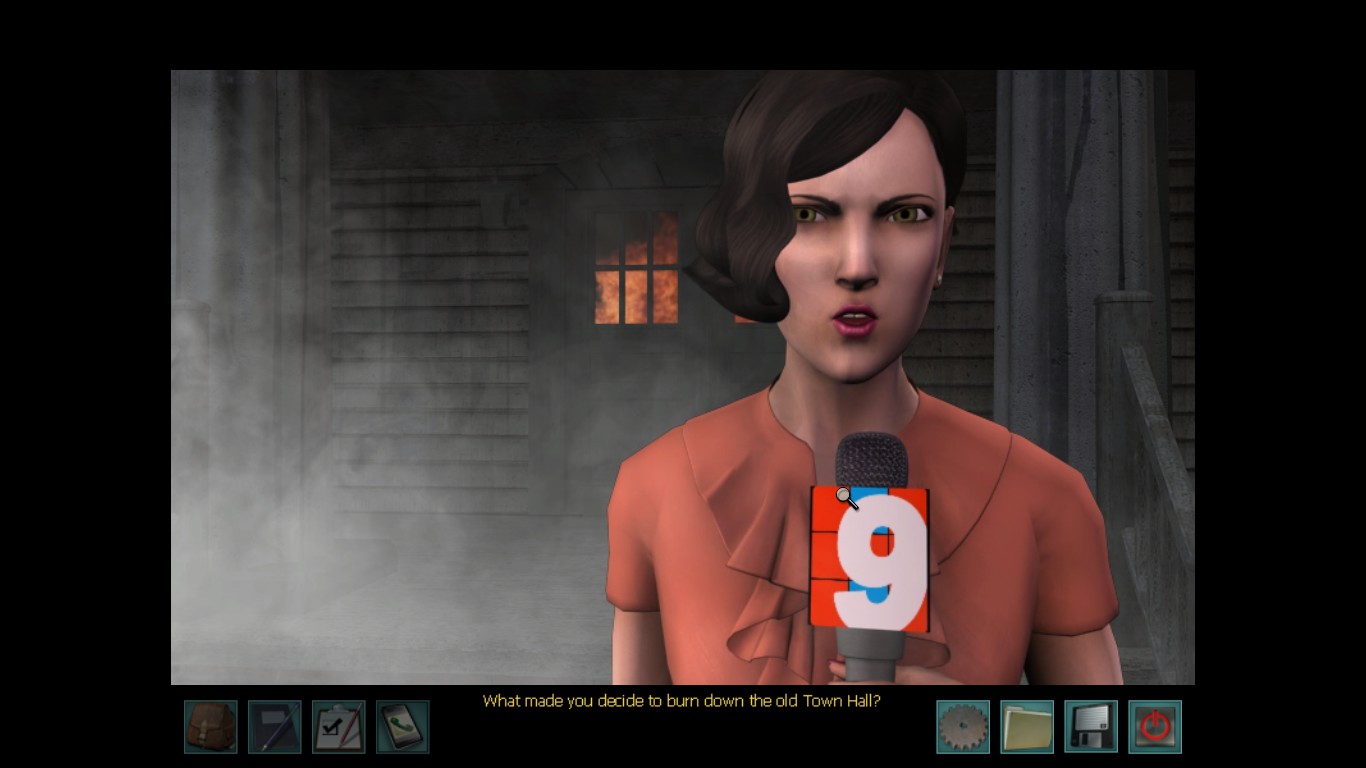Open the brown backpack inventory
Screen dimensions: 1366x768
(x=211, y=727)
